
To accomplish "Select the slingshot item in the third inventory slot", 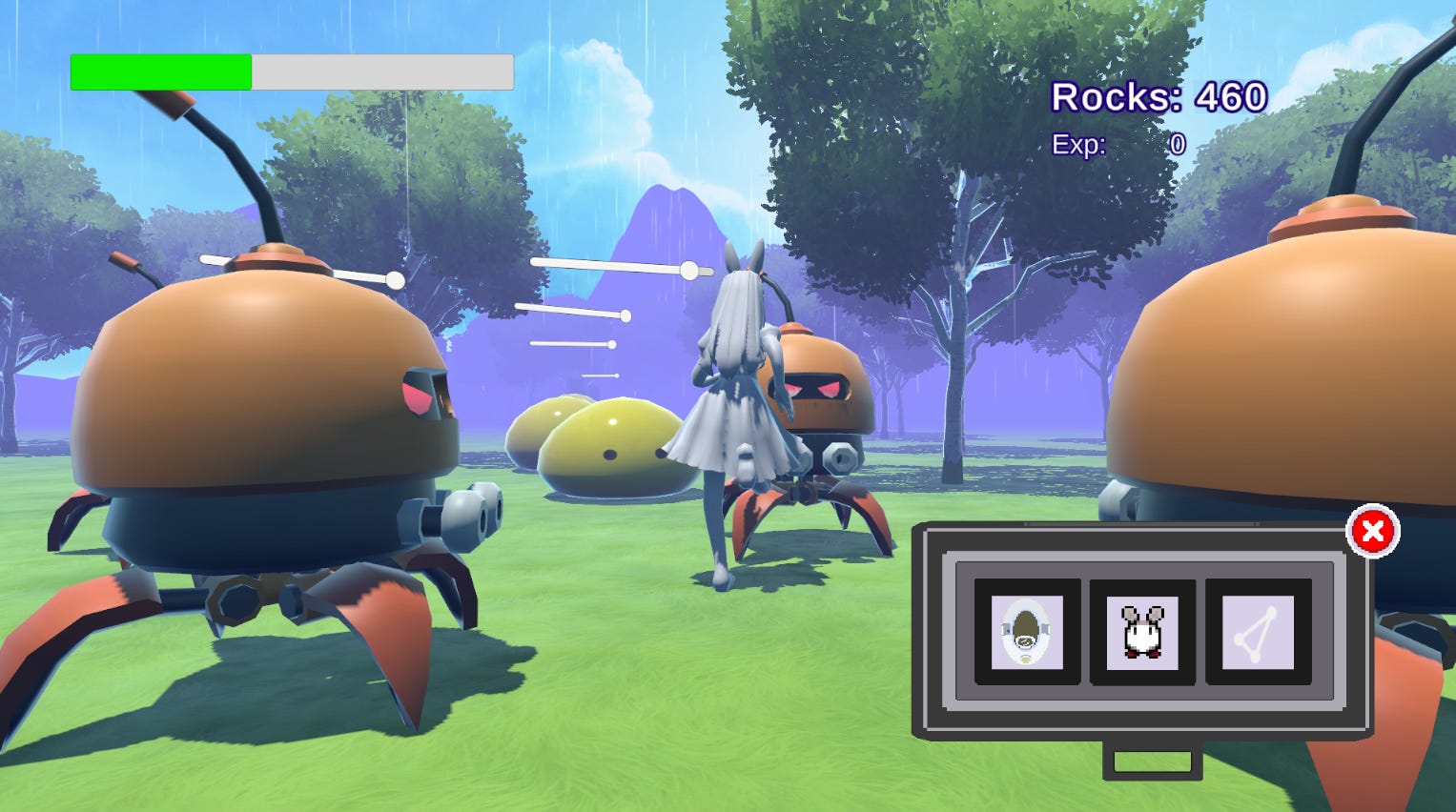I will click(x=1257, y=633).
